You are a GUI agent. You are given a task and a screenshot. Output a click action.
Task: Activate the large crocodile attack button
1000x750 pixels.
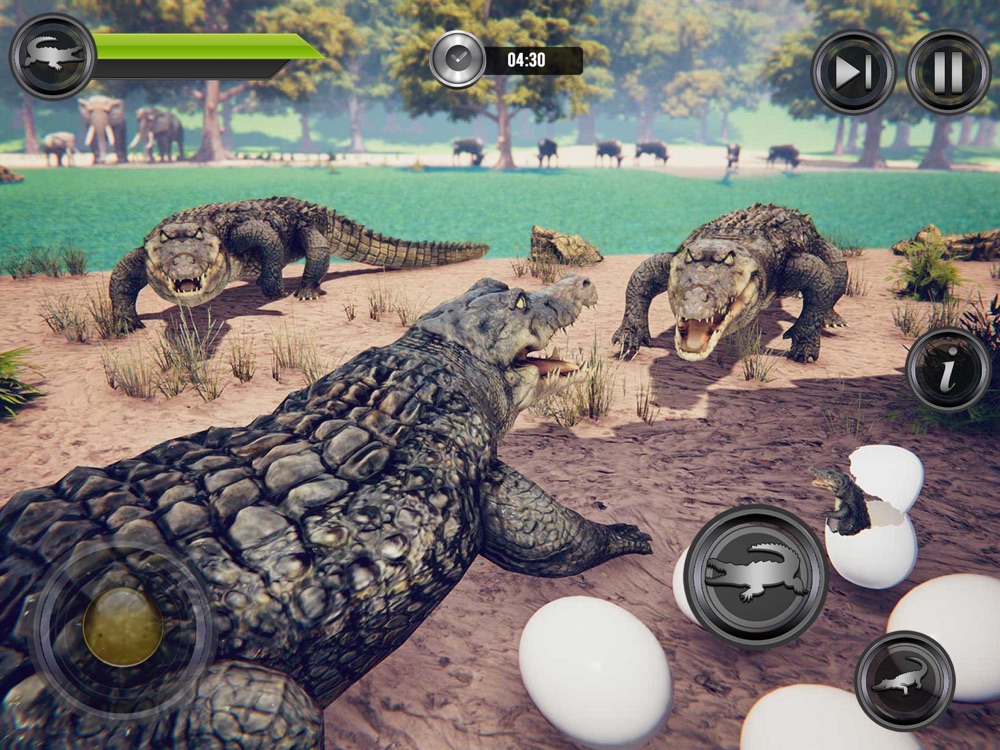tap(756, 576)
